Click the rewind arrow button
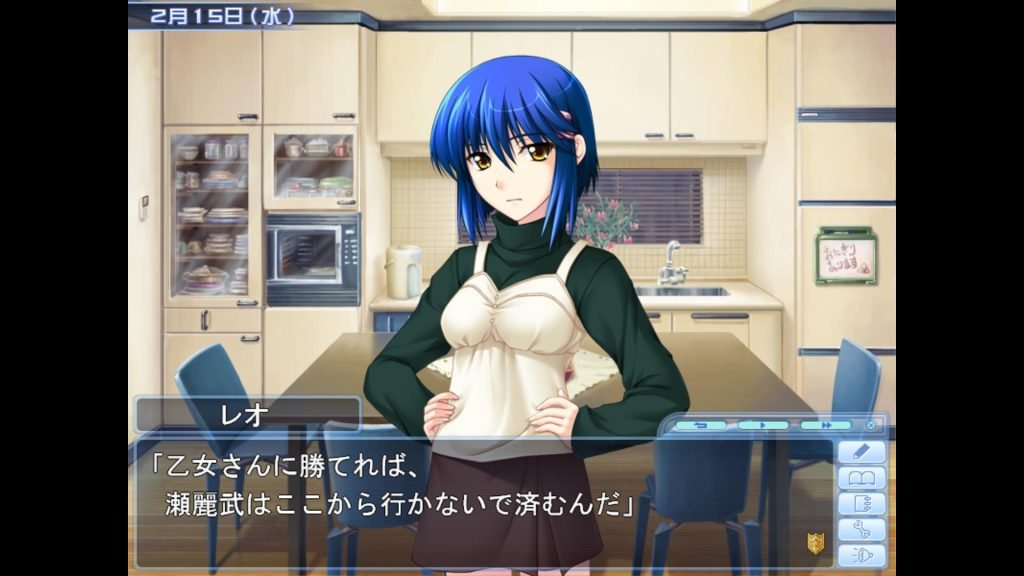1024x576 pixels. pyautogui.click(x=700, y=425)
